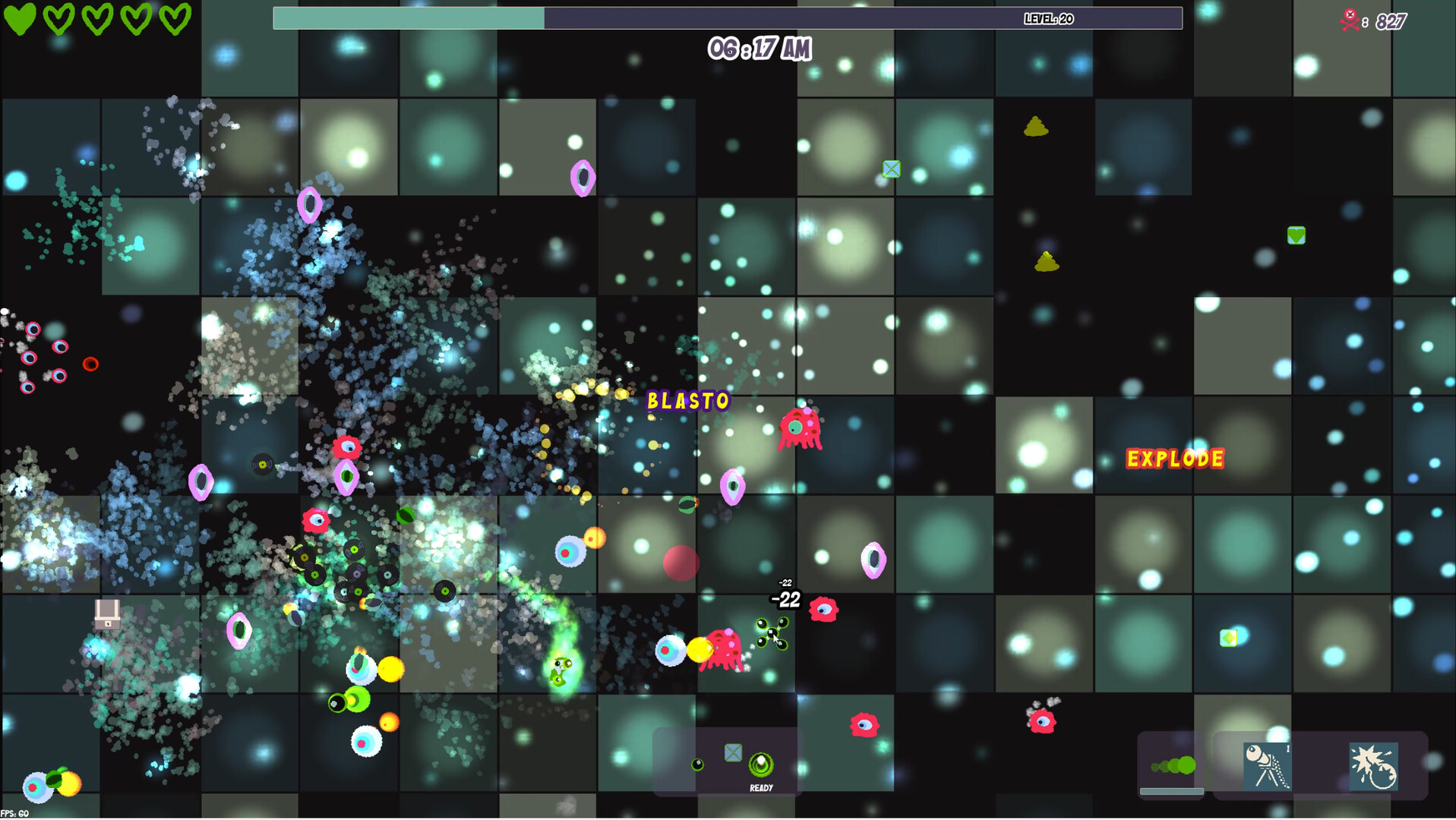This screenshot has height=820, width=1456.
Task: Activate the bomb explosion ability icon
Action: pos(1374,766)
